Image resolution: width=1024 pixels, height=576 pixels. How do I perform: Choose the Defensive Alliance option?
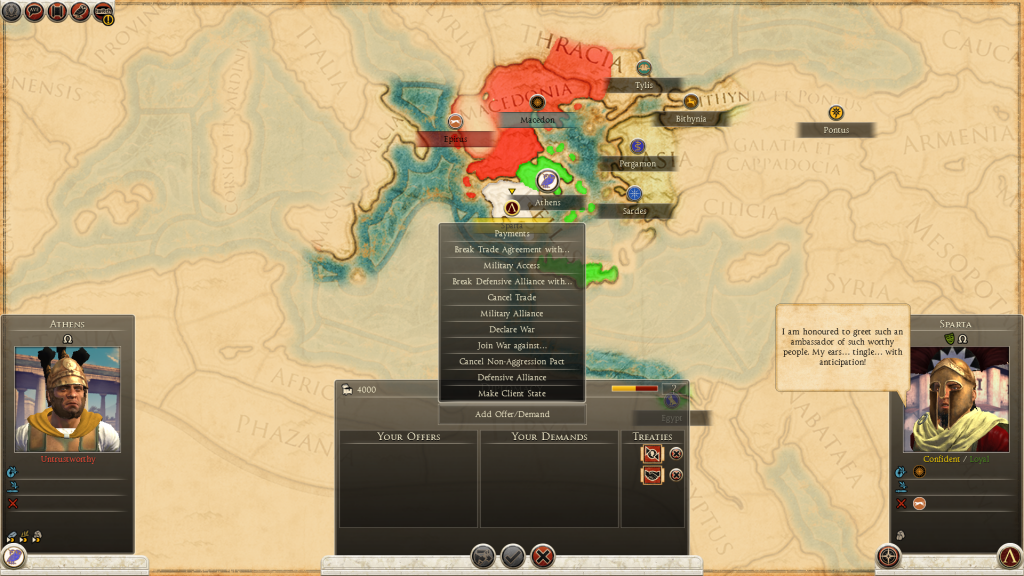512,378
